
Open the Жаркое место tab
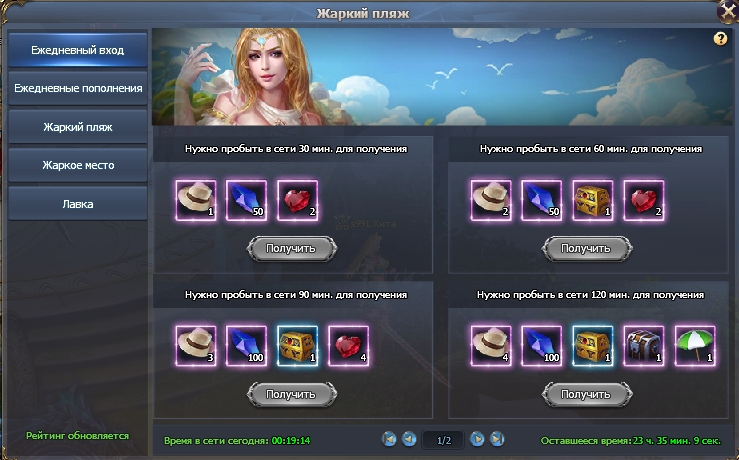[77, 165]
